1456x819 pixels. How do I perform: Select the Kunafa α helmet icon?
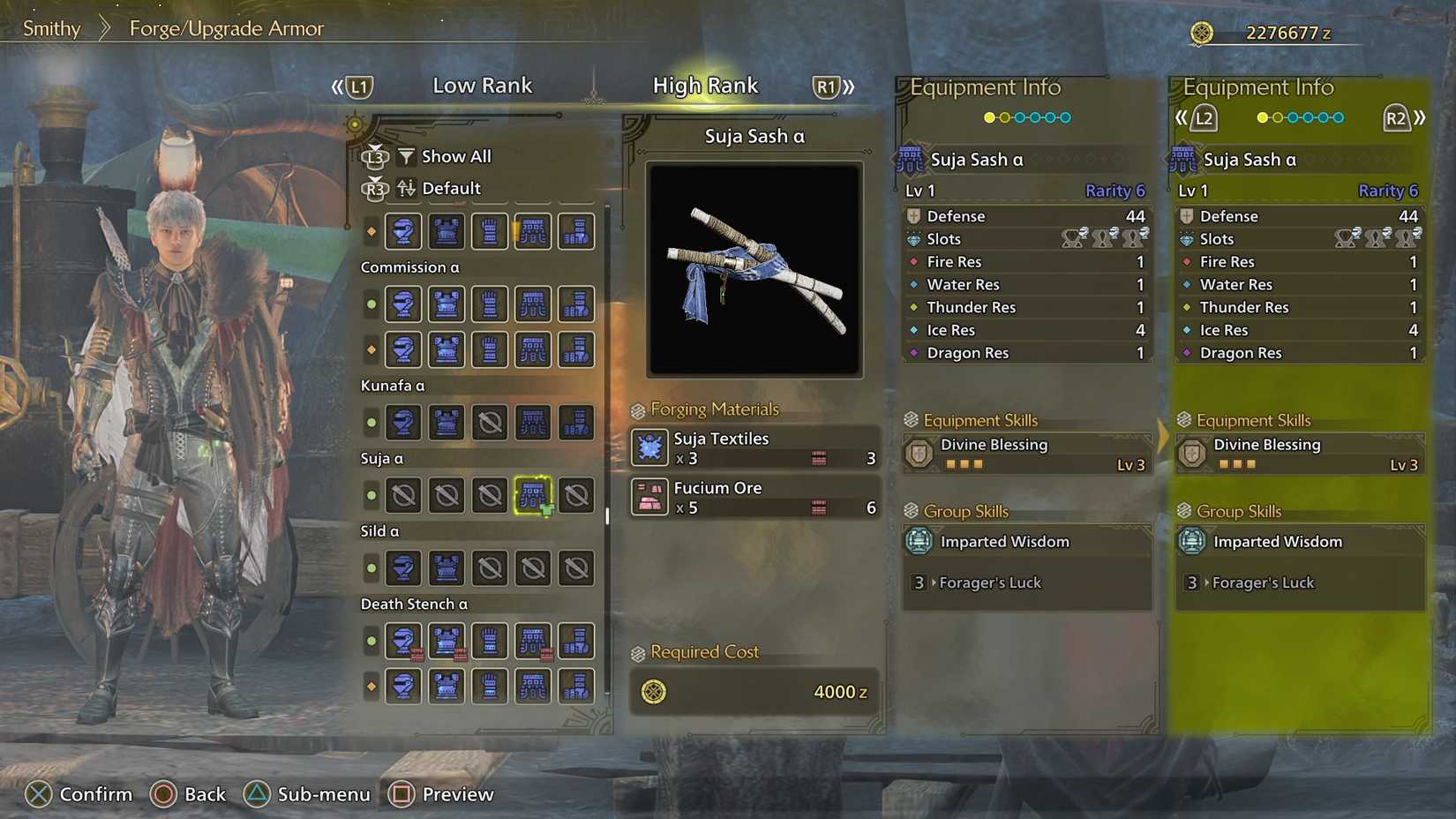[x=403, y=423]
